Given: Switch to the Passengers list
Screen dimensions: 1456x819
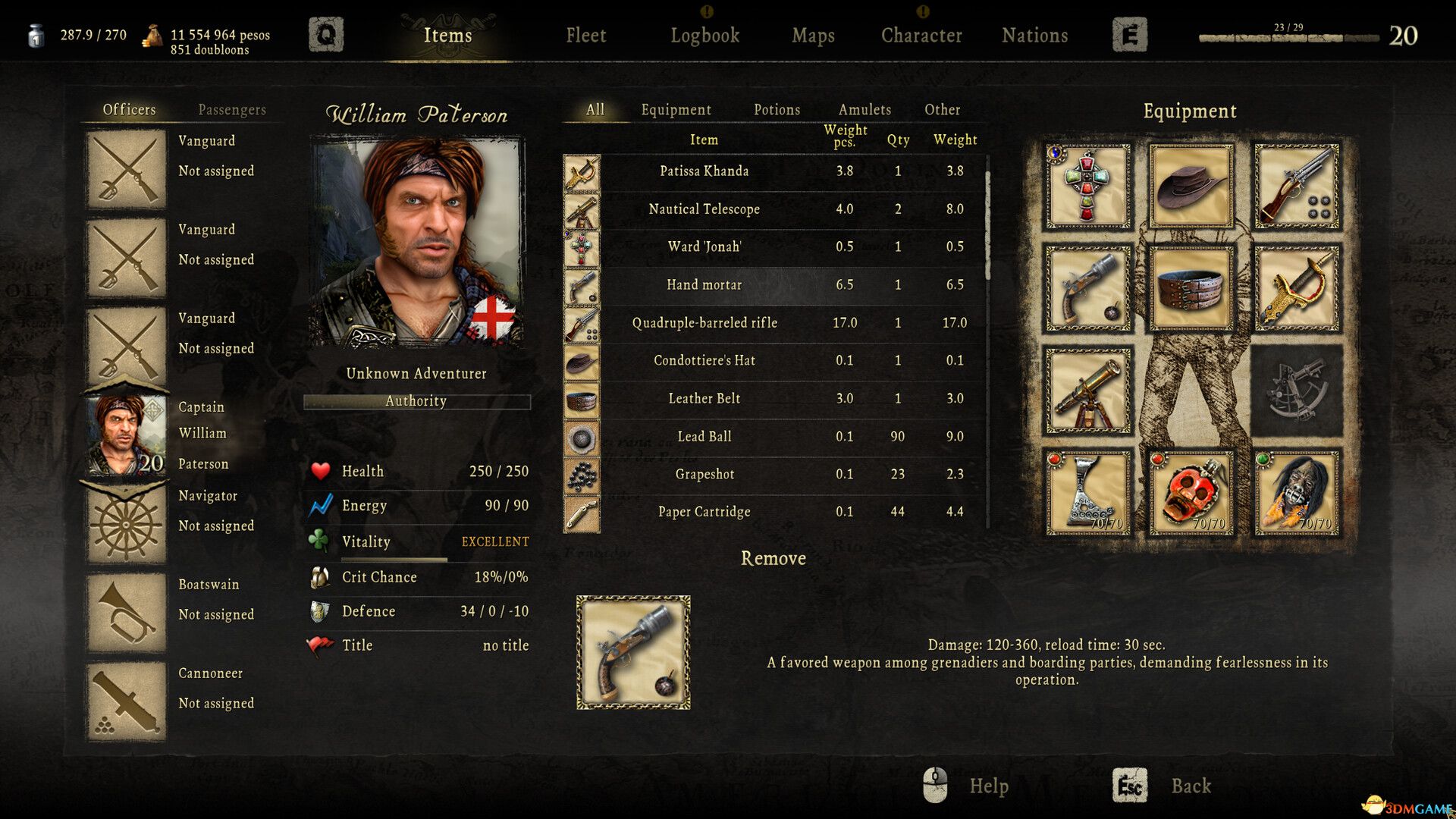Looking at the screenshot, I should point(231,110).
